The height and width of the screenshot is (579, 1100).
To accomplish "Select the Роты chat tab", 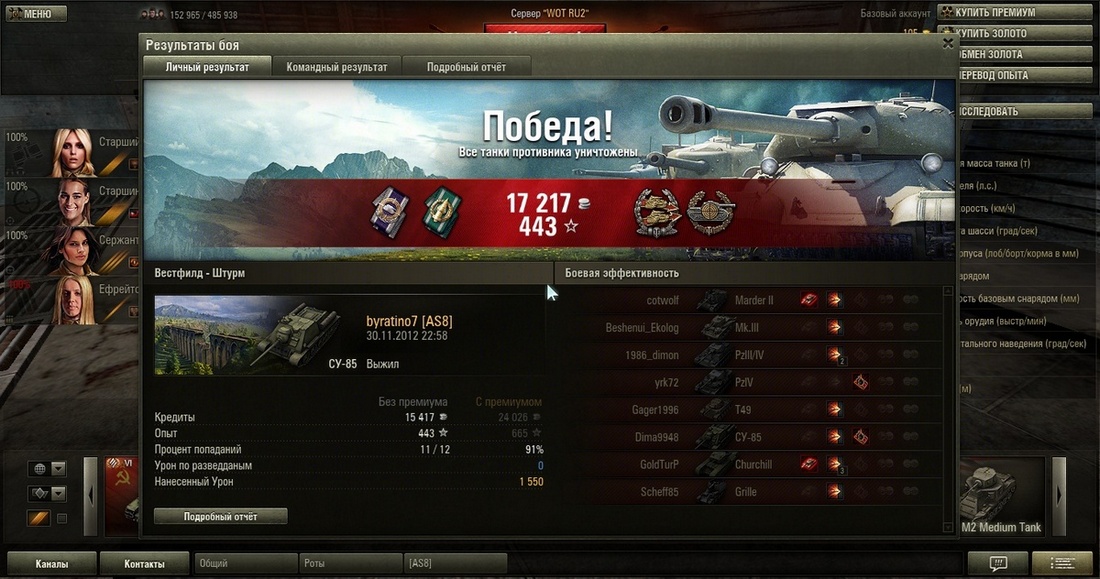I will pos(351,564).
